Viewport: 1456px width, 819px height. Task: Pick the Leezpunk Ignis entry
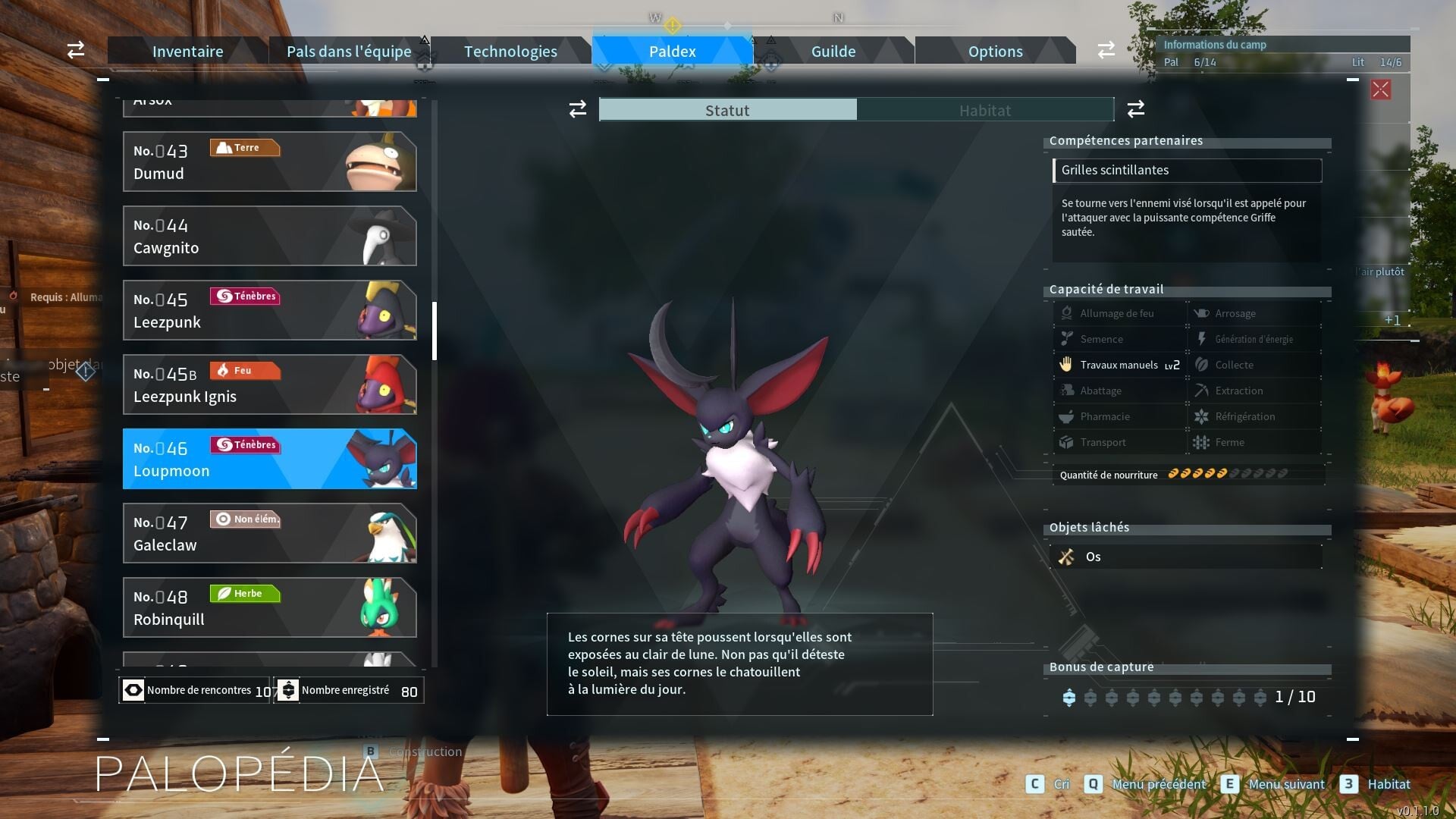pyautogui.click(x=269, y=384)
